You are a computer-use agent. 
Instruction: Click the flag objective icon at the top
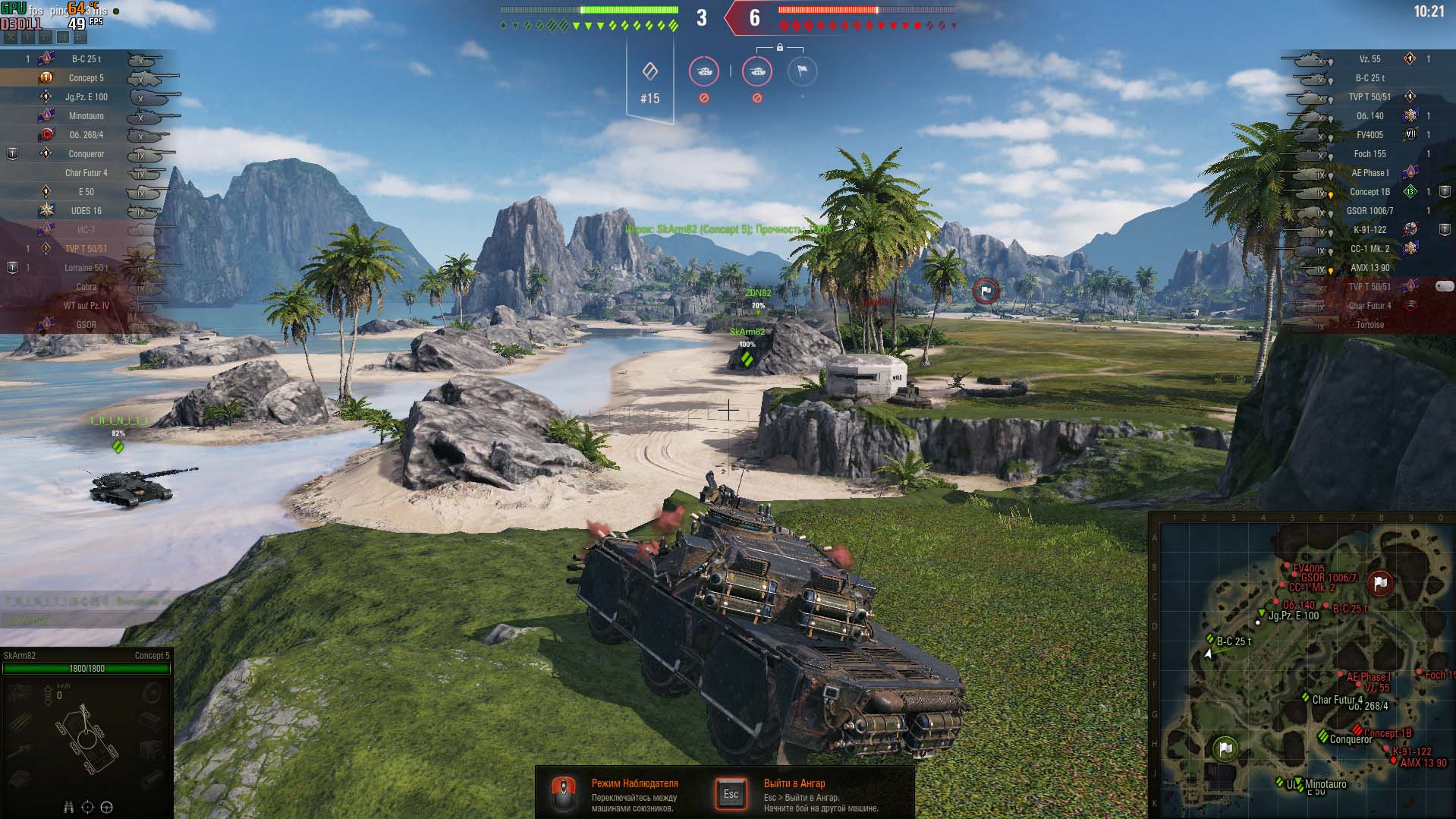point(802,71)
